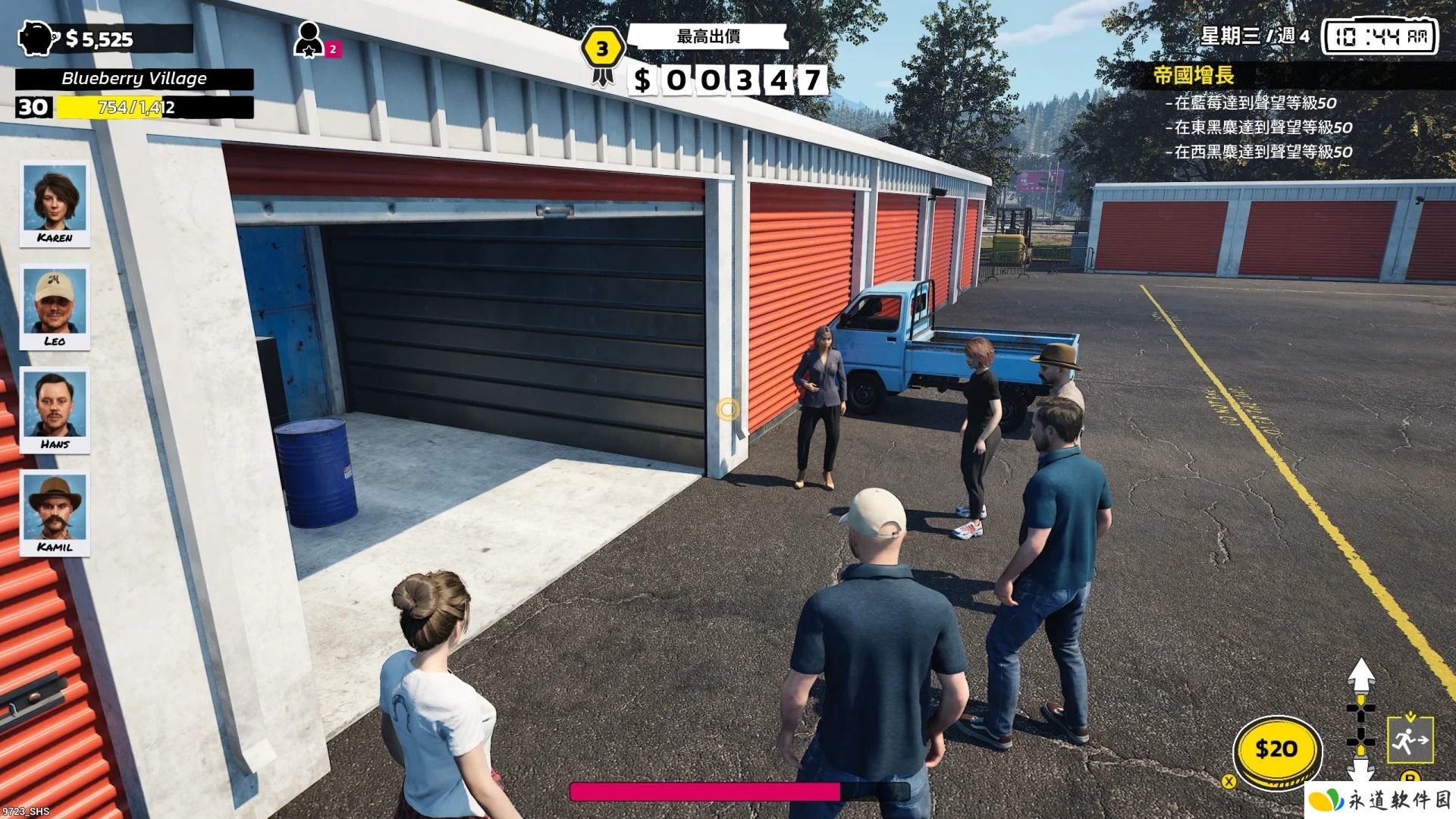Place a bid with the $20 coin
The height and width of the screenshot is (819, 1456).
(1277, 750)
